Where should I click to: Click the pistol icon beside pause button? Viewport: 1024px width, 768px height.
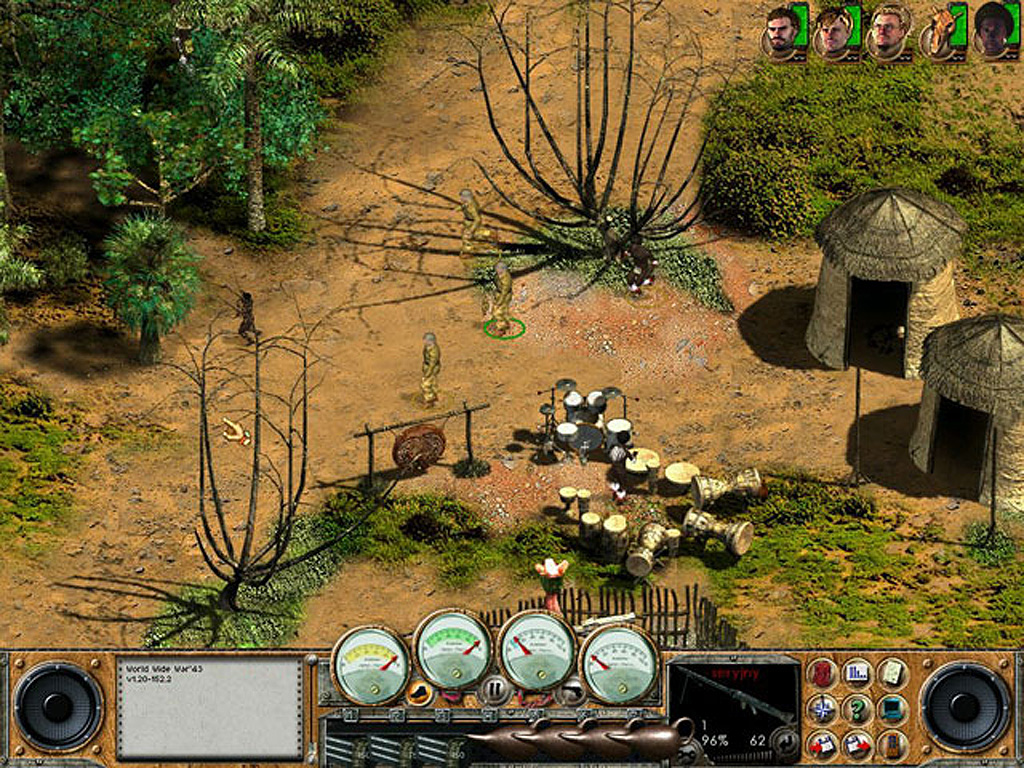point(571,688)
